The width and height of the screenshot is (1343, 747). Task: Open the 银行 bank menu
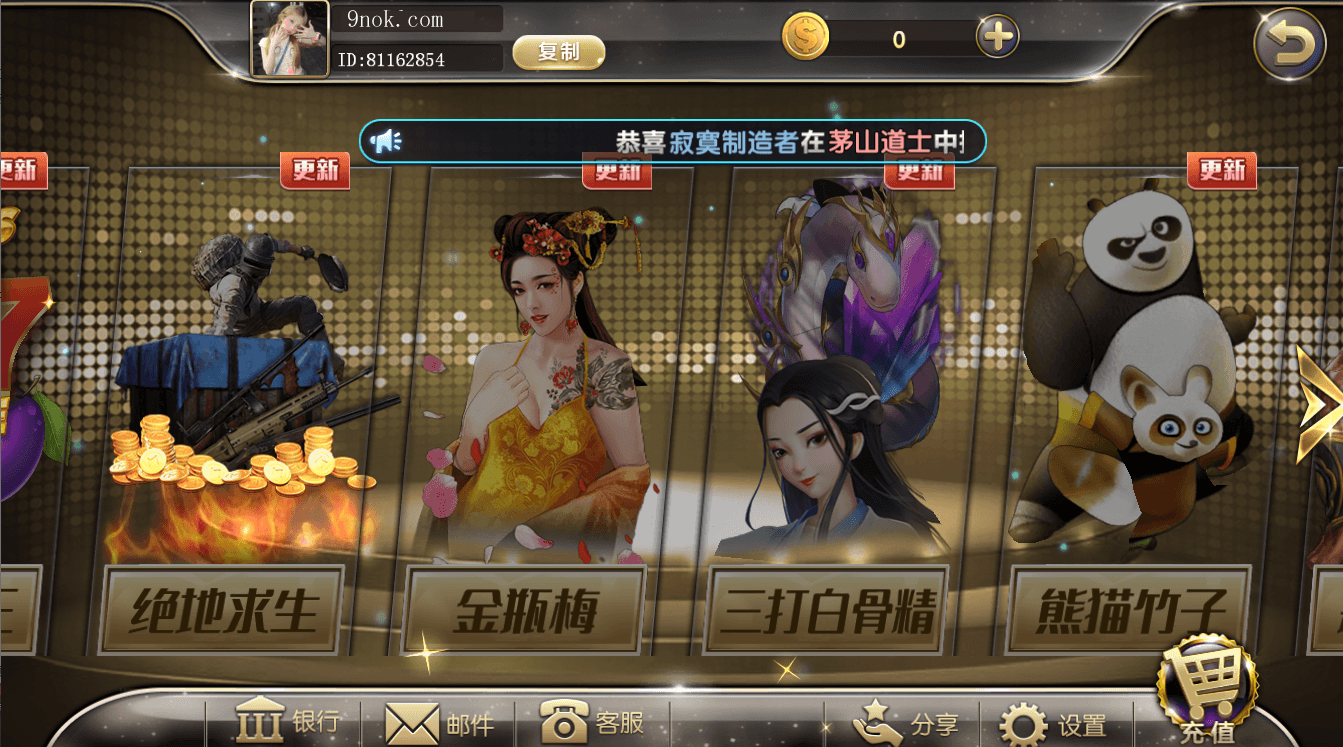288,722
